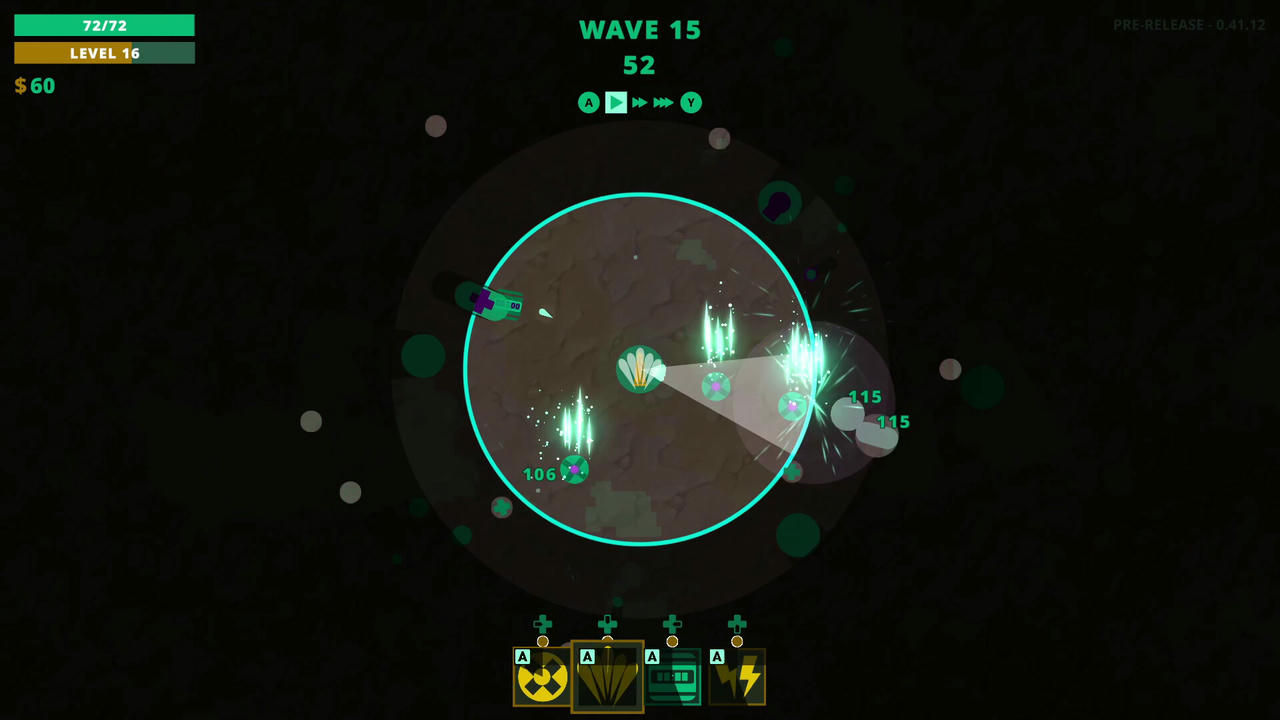The width and height of the screenshot is (1280, 720).
Task: Activate the green battery ability
Action: click(x=672, y=677)
